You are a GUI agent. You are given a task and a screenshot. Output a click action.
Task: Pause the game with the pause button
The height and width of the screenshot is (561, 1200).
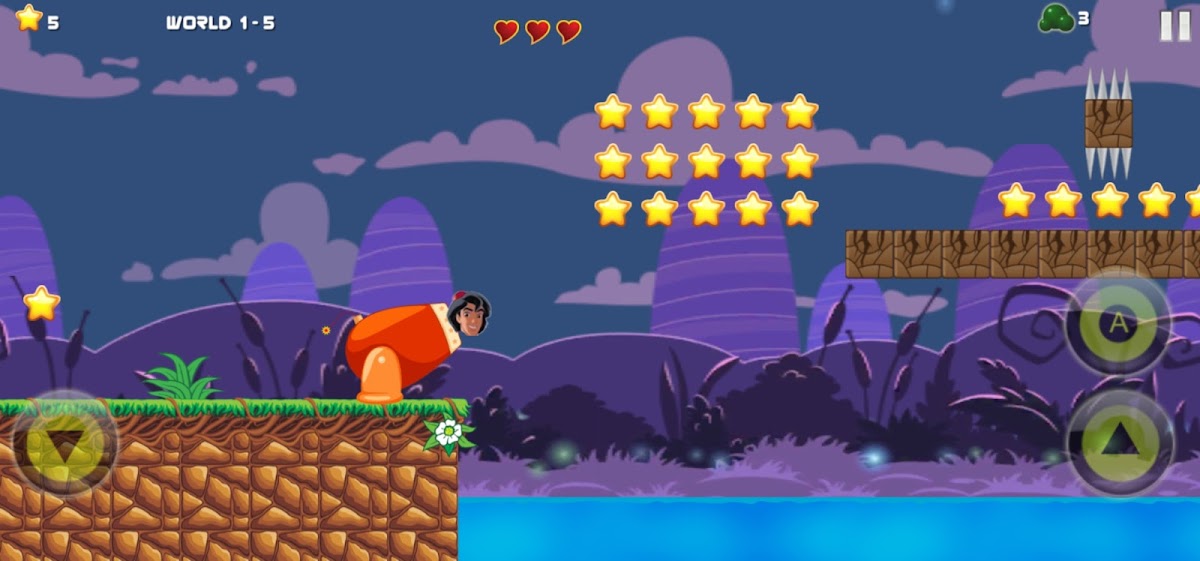click(x=1175, y=25)
